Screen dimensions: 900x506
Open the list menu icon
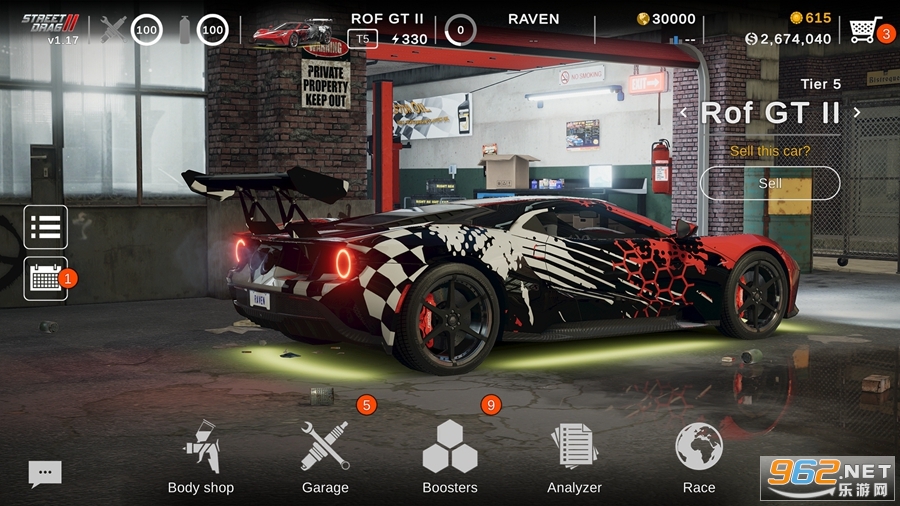(x=46, y=227)
